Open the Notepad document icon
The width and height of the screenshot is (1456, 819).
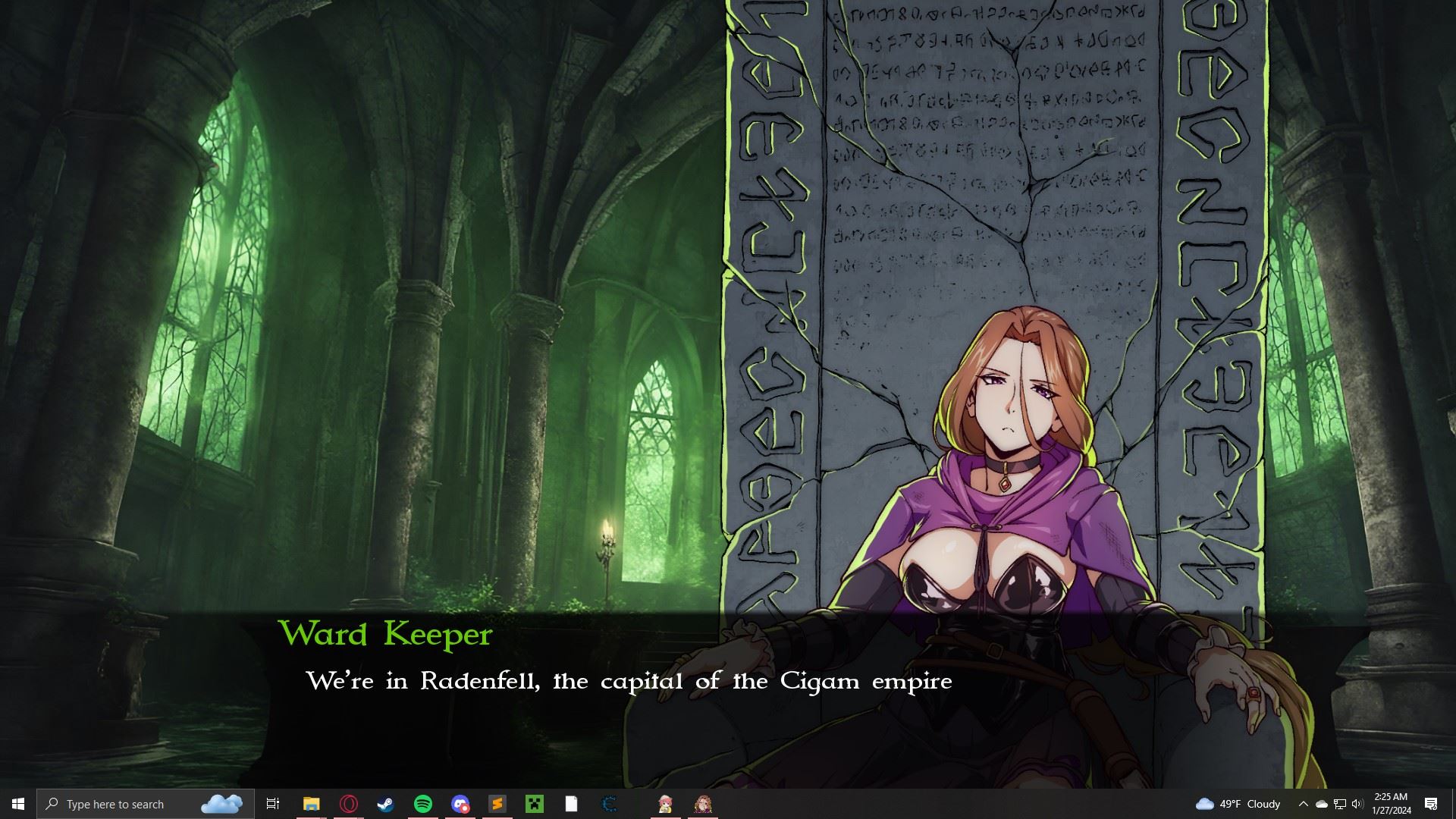(x=571, y=804)
